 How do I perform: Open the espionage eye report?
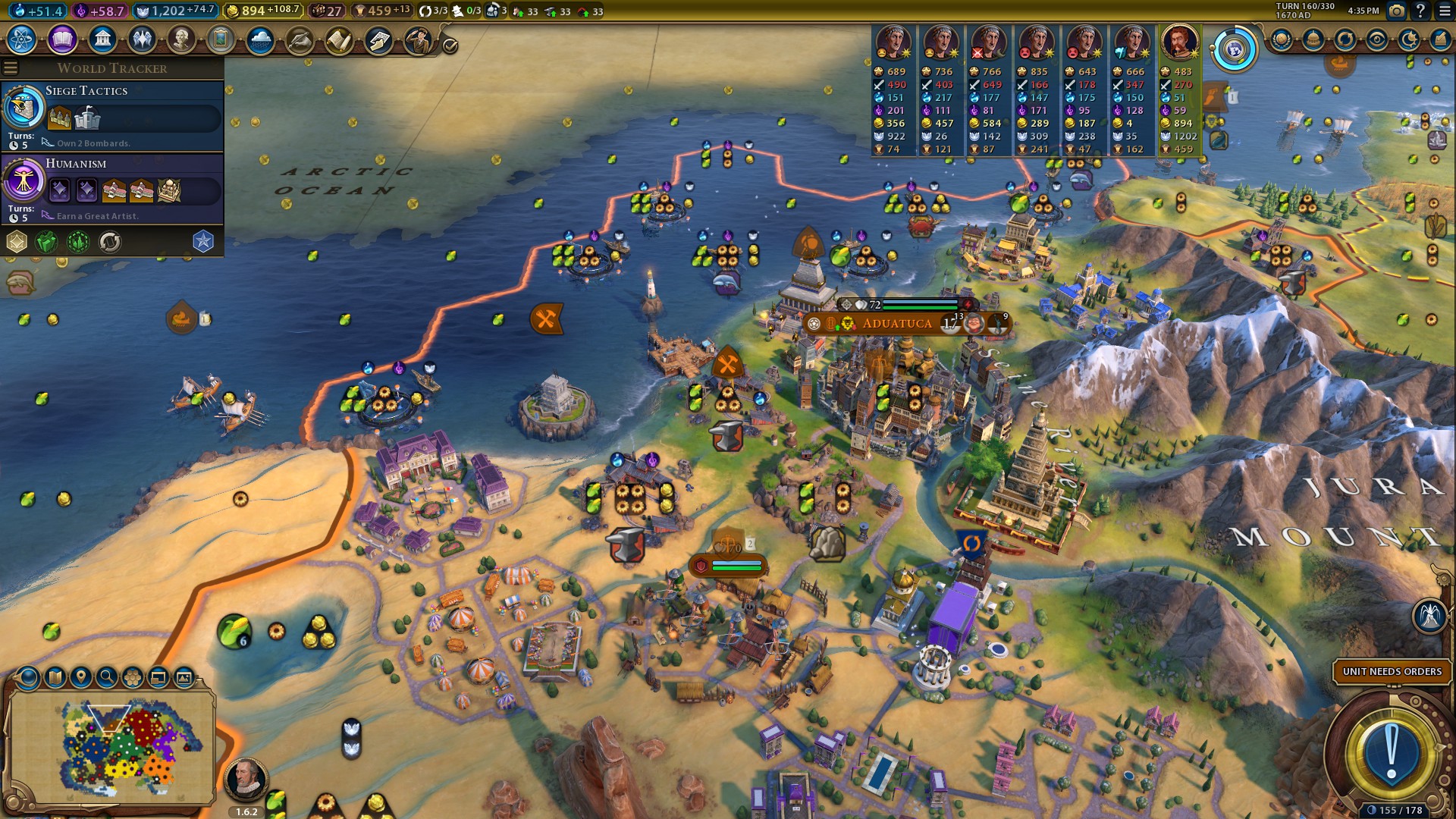coord(1376,40)
